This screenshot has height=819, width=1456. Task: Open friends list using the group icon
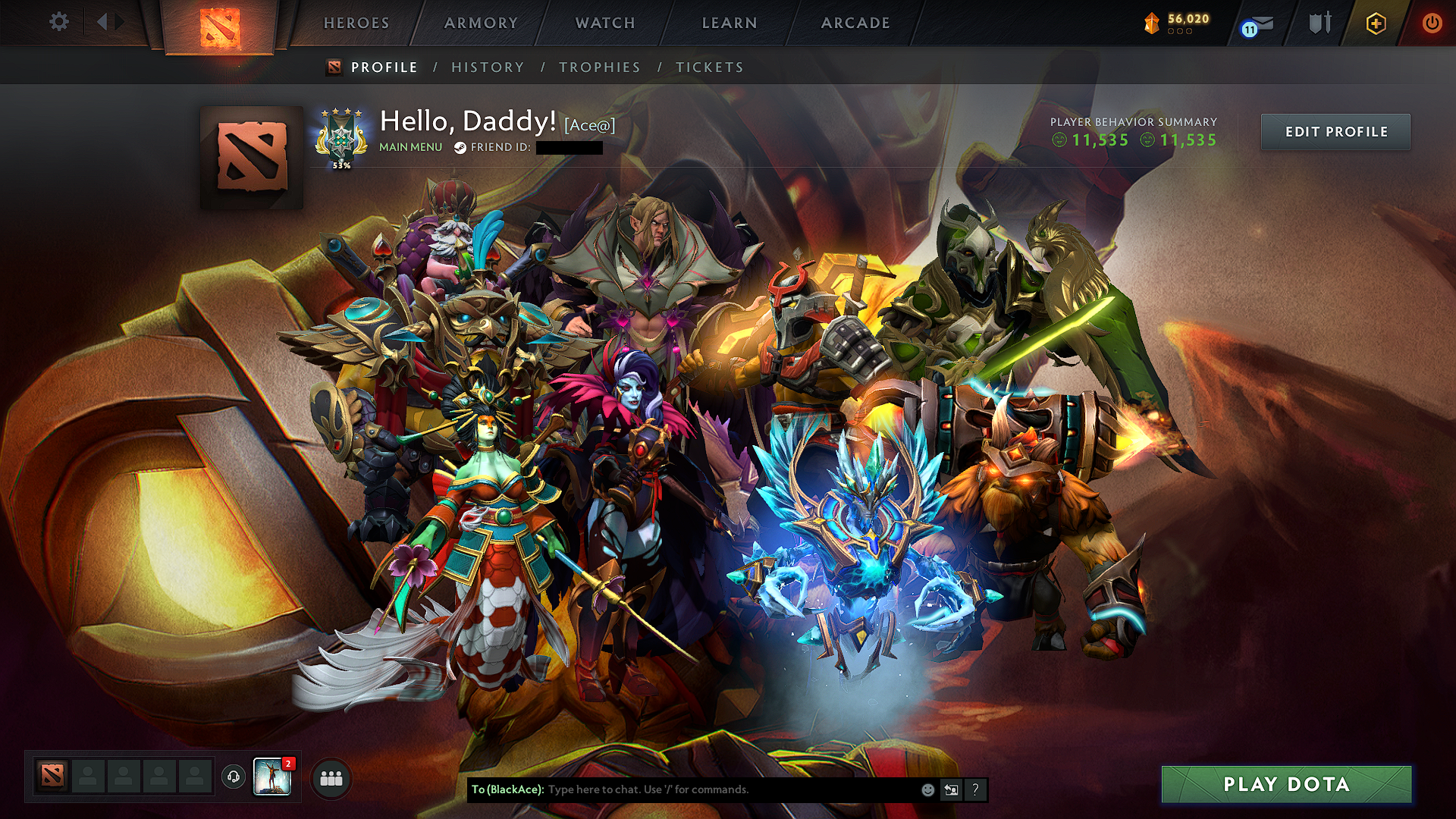point(329,777)
